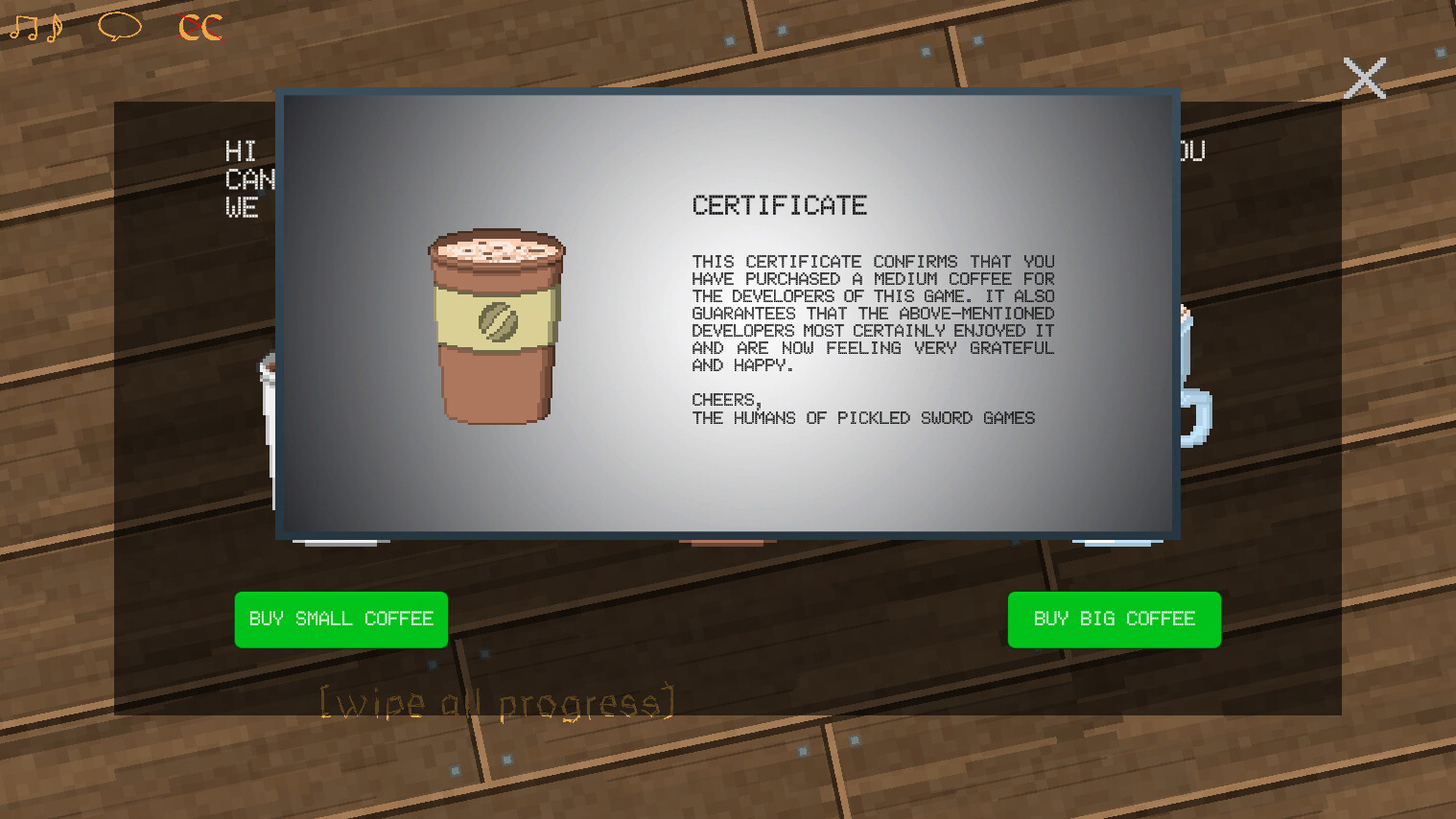The width and height of the screenshot is (1456, 819).
Task: Toggle sound effects via speech bubble icon
Action: 118,26
